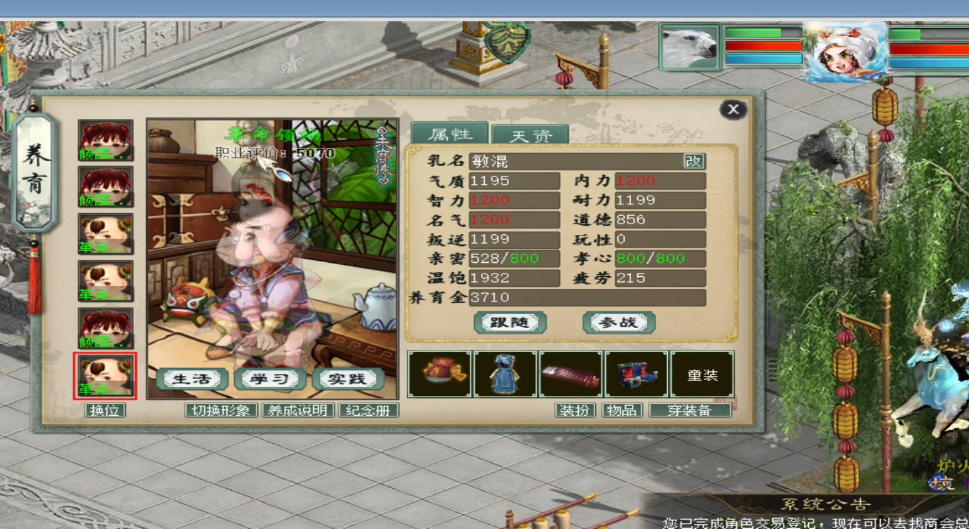Open the 实践 practice menu

[347, 379]
